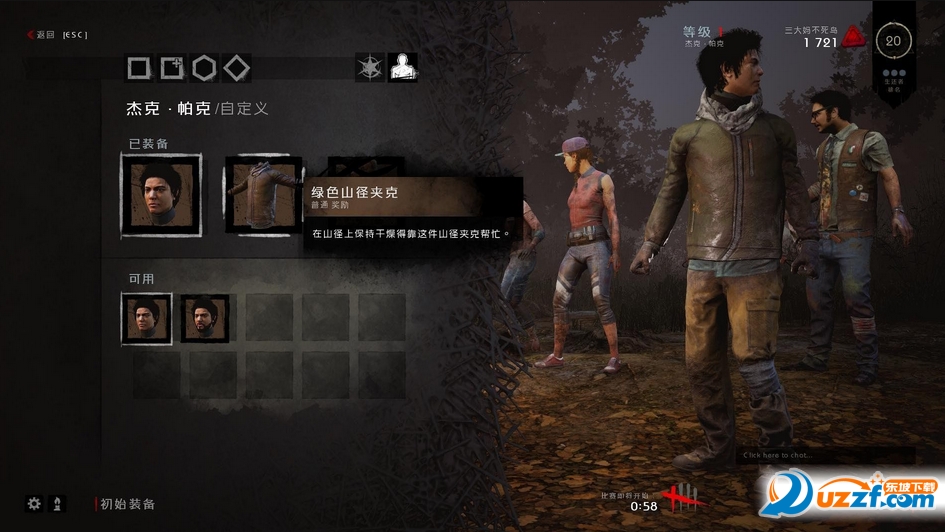The height and width of the screenshot is (532, 945).
Task: Select the empty square loadout tab
Action: click(x=140, y=68)
